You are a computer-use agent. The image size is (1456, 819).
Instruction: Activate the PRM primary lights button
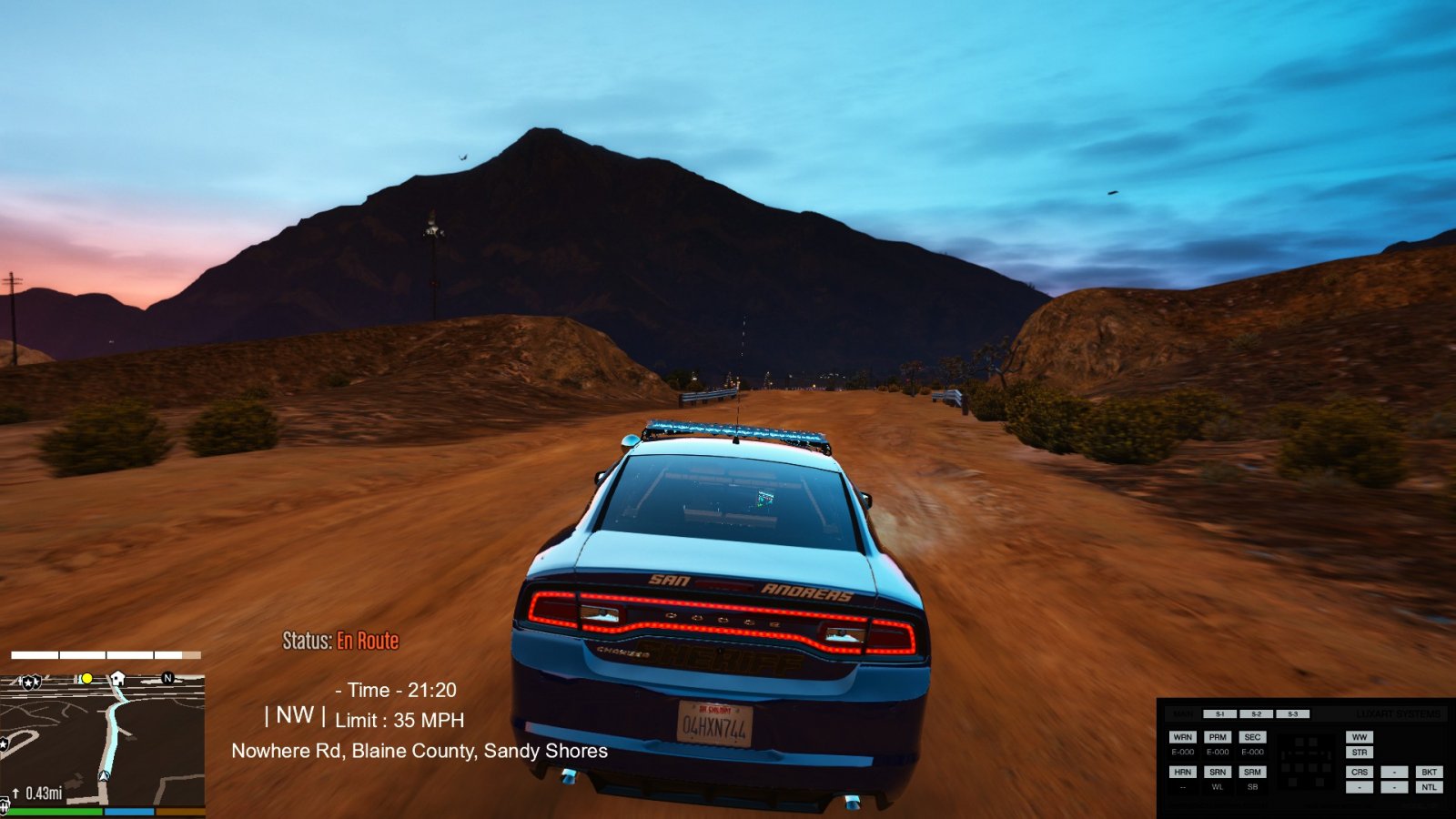[x=1218, y=737]
